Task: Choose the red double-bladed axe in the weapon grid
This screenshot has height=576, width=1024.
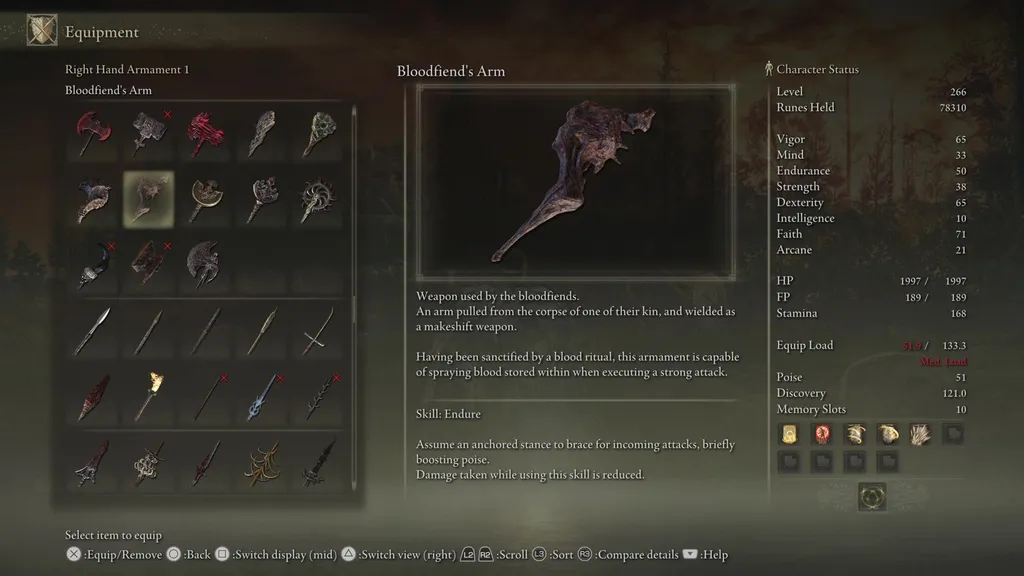Action: [x=92, y=134]
